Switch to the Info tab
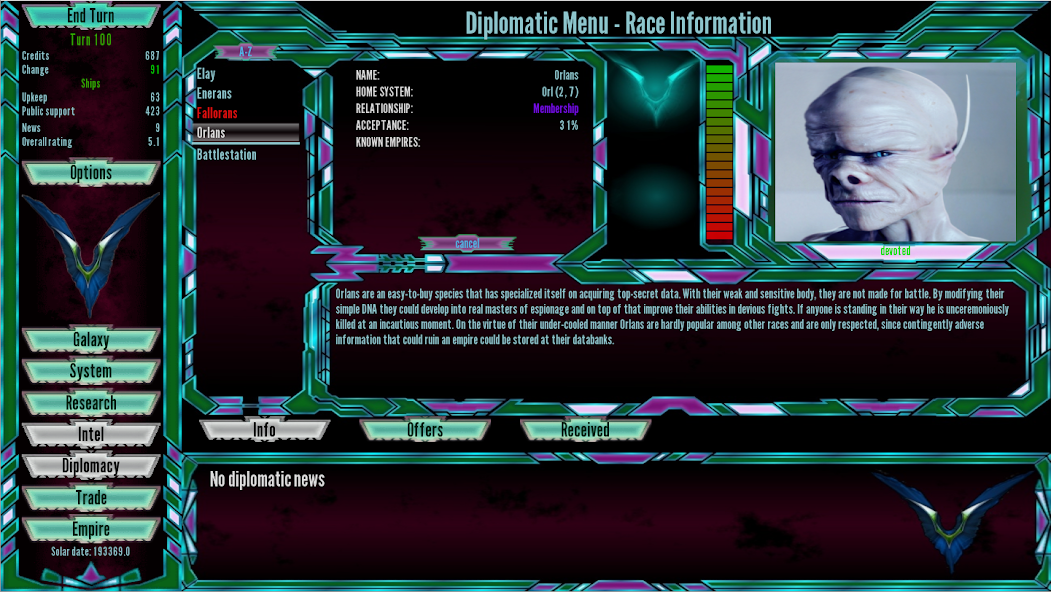The width and height of the screenshot is (1051, 592). [x=264, y=430]
